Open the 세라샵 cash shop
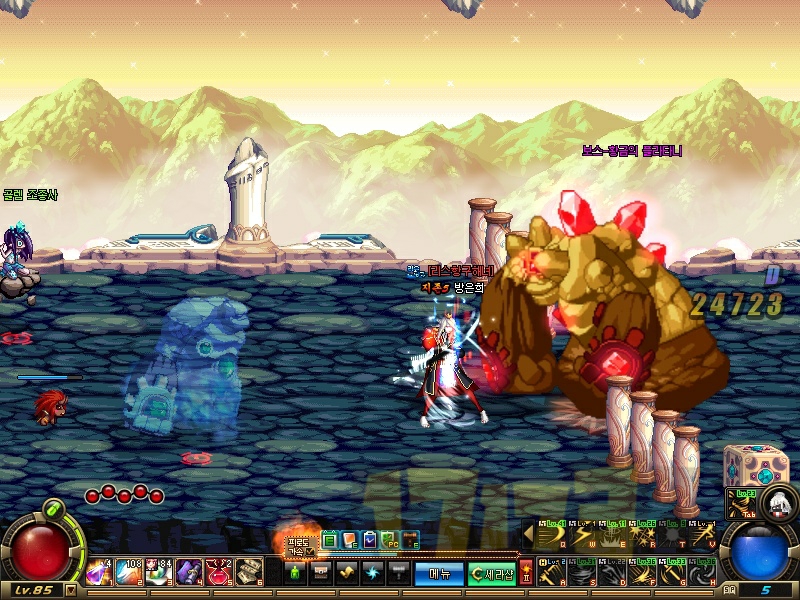This screenshot has width=800, height=600. click(492, 573)
